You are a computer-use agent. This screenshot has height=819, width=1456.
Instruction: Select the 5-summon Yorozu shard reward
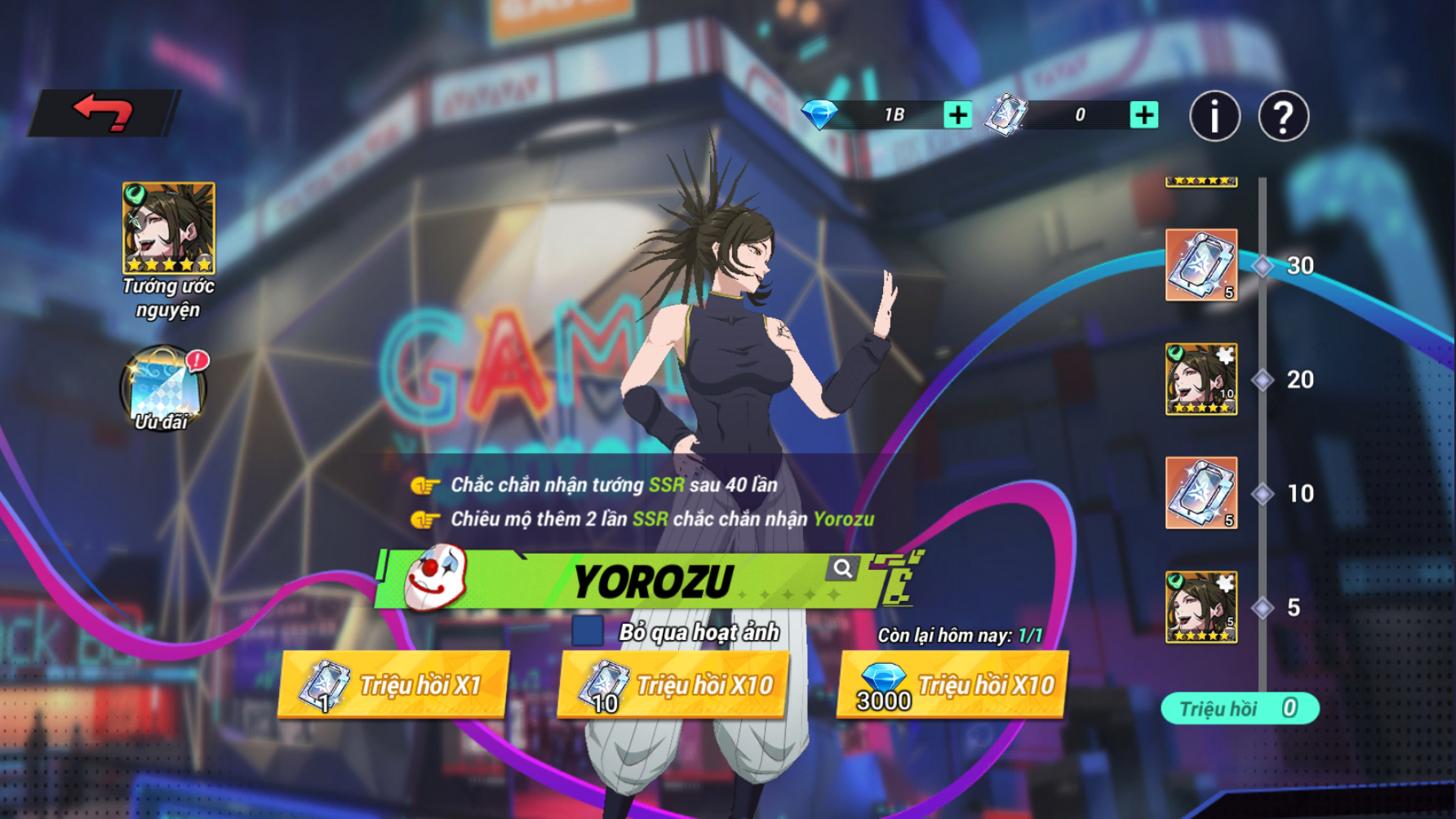point(1201,607)
